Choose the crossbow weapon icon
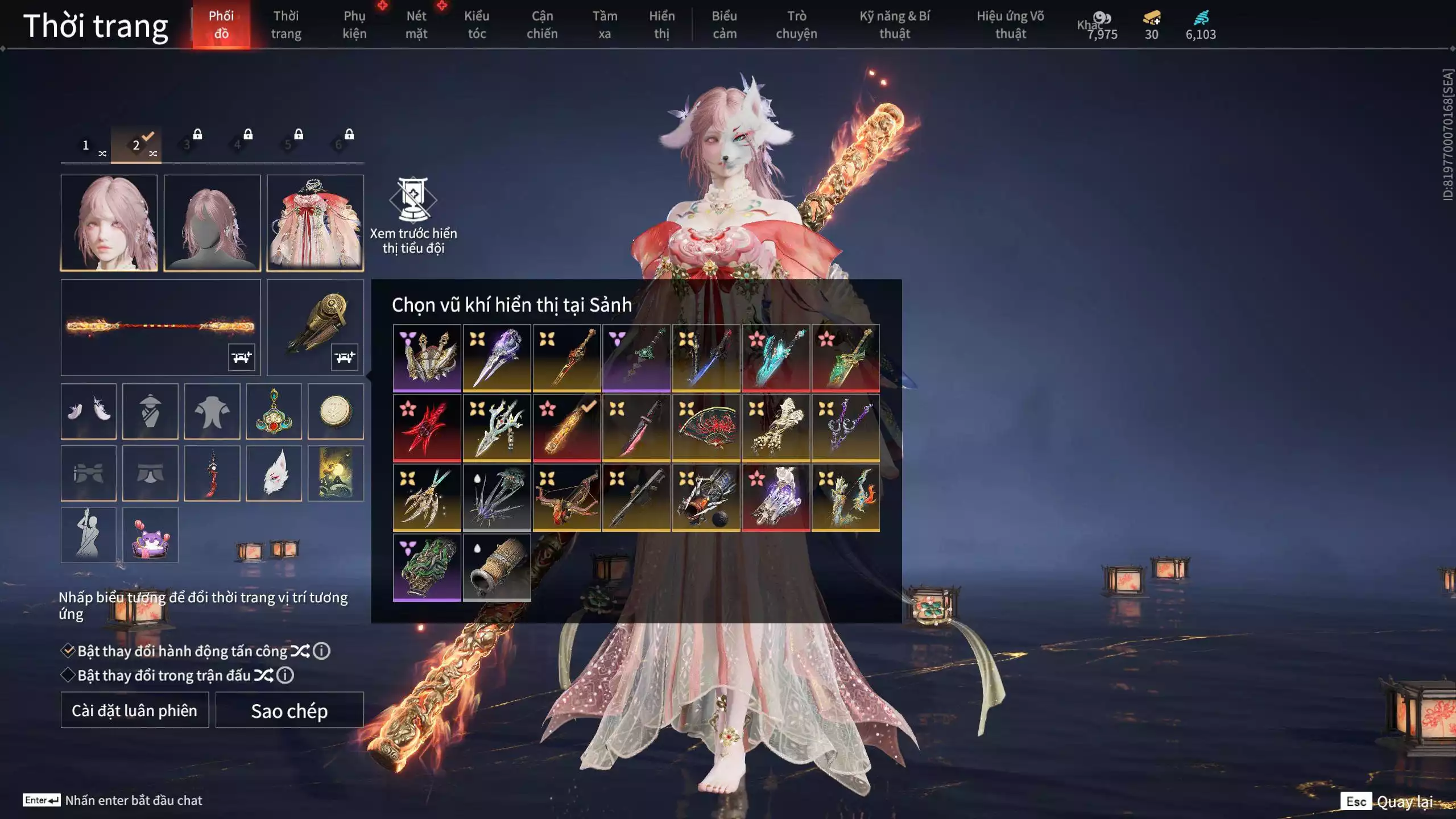This screenshot has height=819, width=1456. coord(566,498)
